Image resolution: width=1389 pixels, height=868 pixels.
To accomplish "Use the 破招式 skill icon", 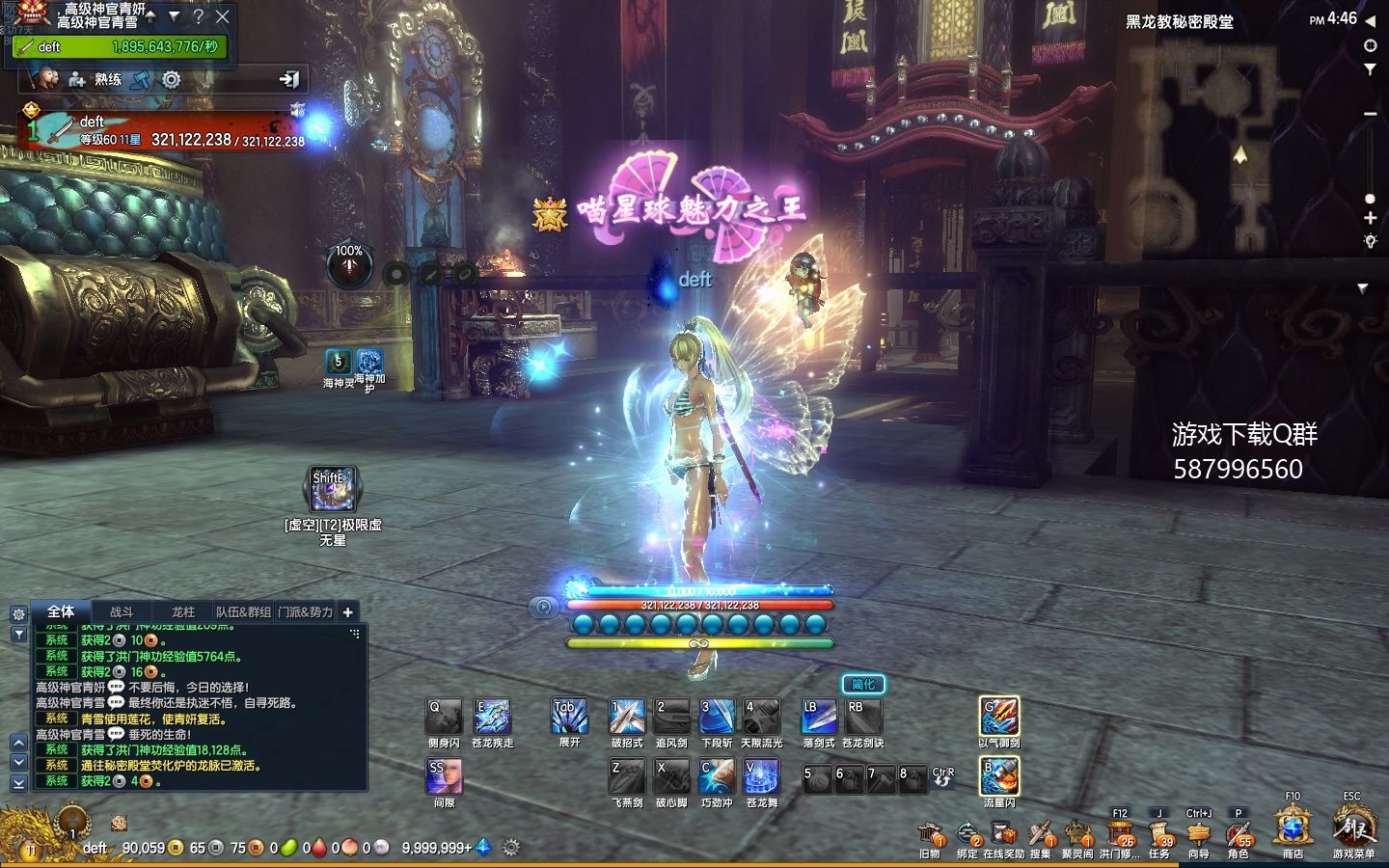I will click(627, 718).
